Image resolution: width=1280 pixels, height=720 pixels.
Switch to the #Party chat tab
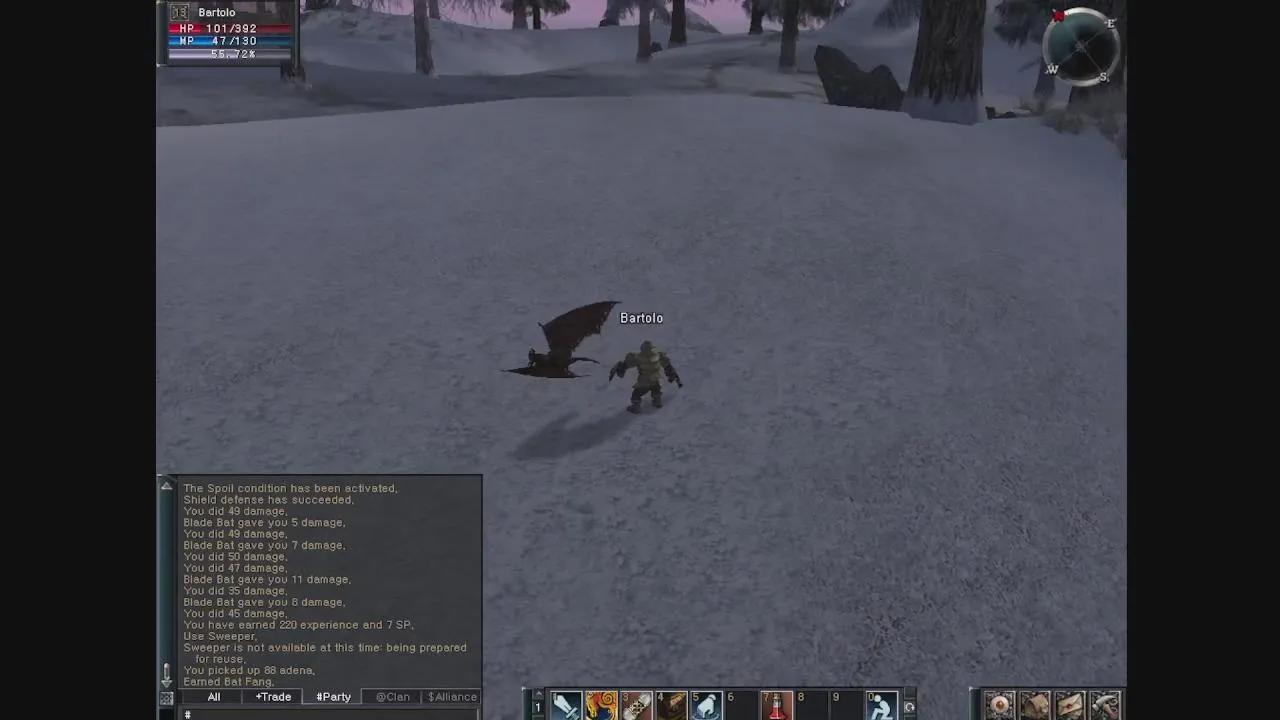332,696
